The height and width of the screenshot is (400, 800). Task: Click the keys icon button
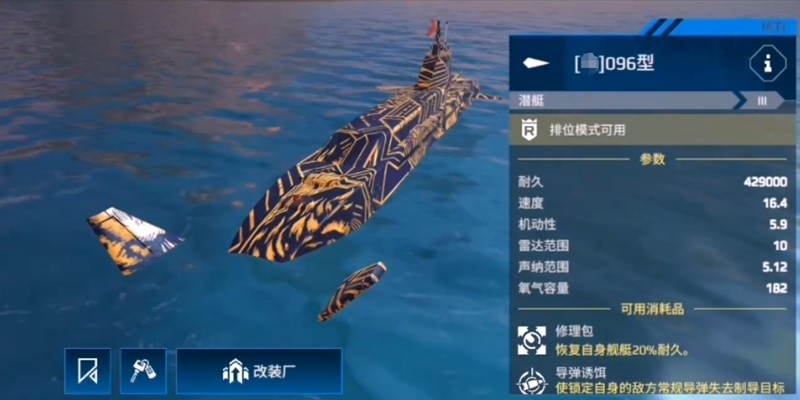[x=143, y=372]
